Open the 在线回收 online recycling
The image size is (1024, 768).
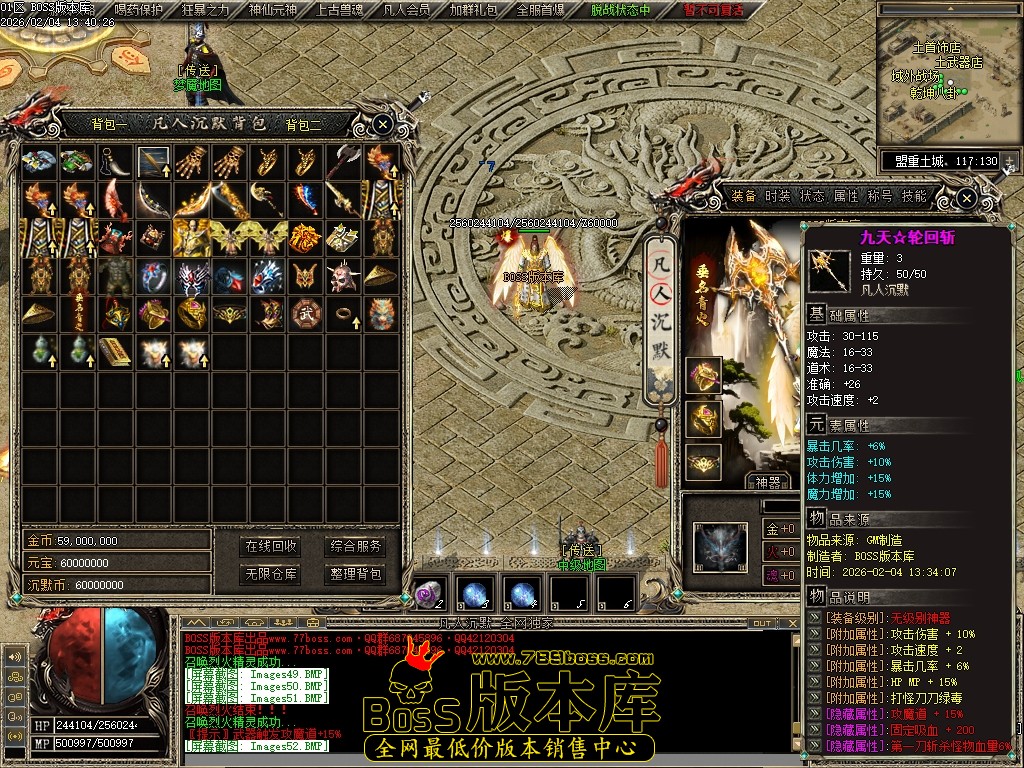coord(271,546)
